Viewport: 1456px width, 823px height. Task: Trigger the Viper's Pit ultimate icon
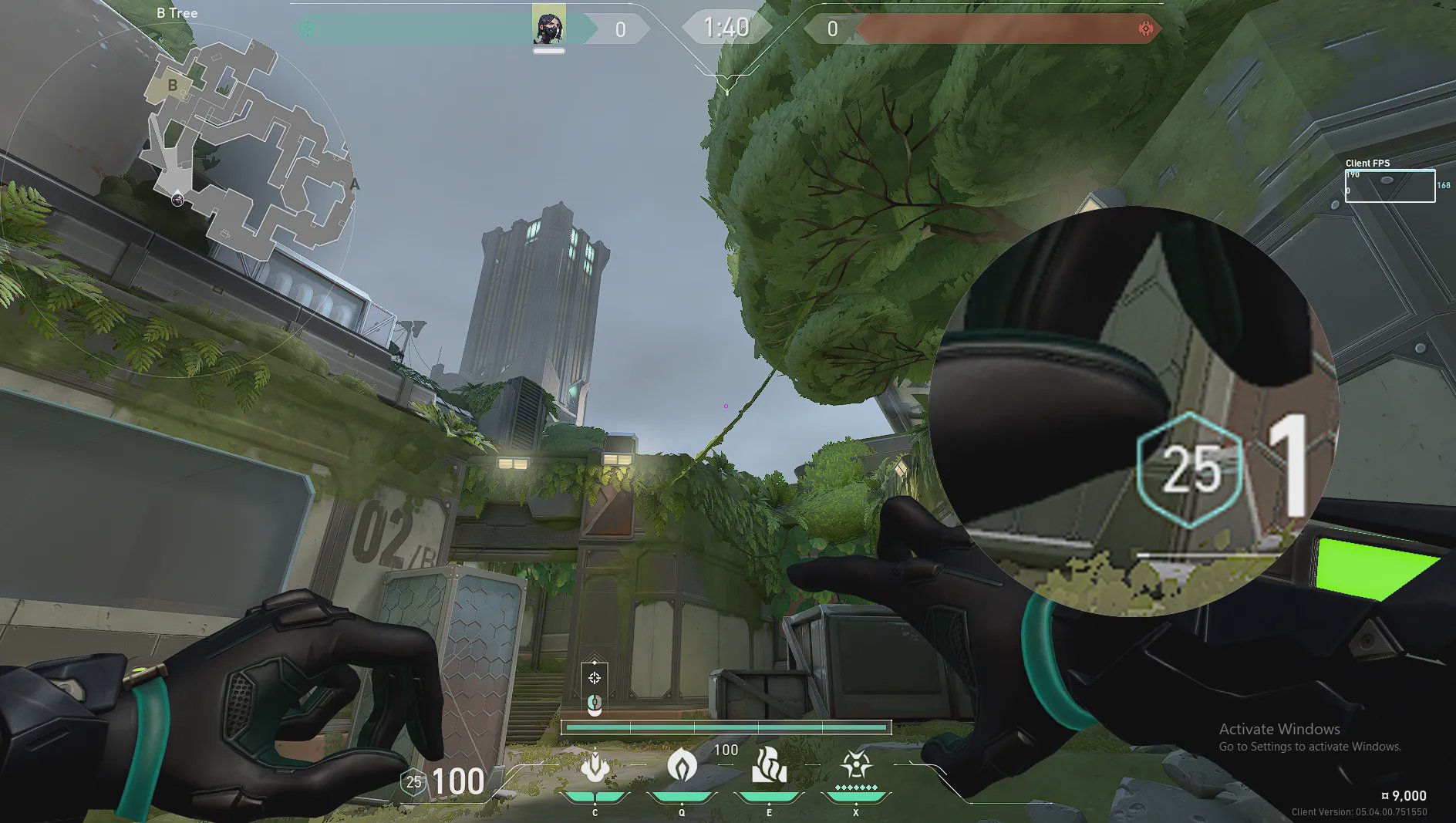(856, 766)
